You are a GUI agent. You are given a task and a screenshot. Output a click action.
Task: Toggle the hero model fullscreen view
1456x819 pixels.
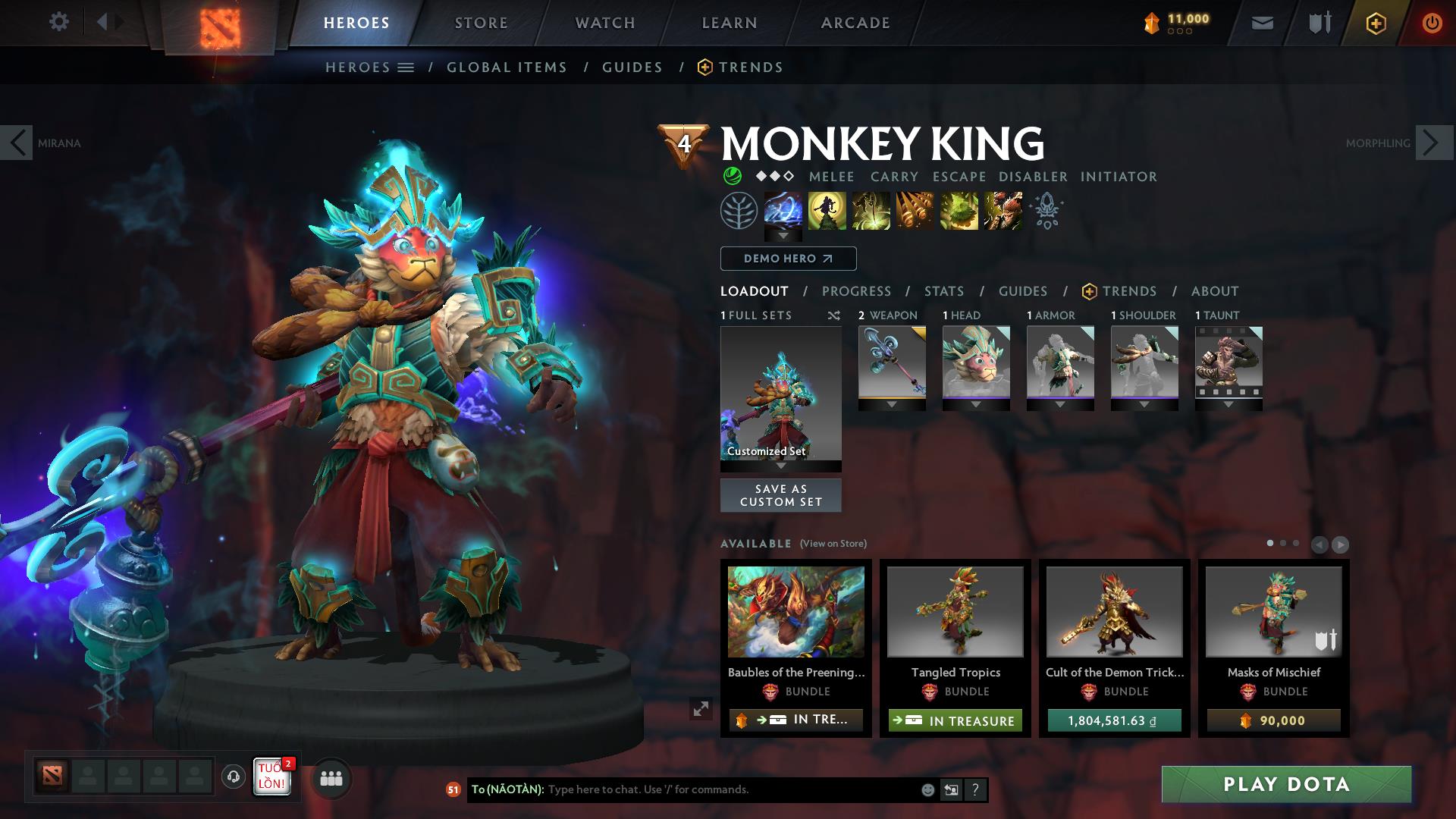701,710
